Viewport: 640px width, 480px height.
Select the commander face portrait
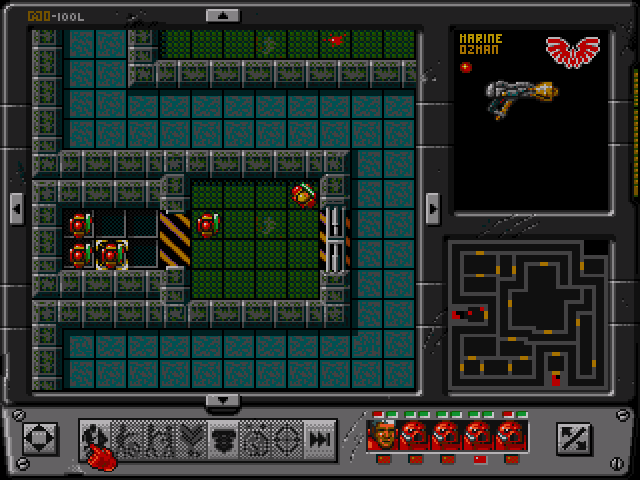(383, 434)
